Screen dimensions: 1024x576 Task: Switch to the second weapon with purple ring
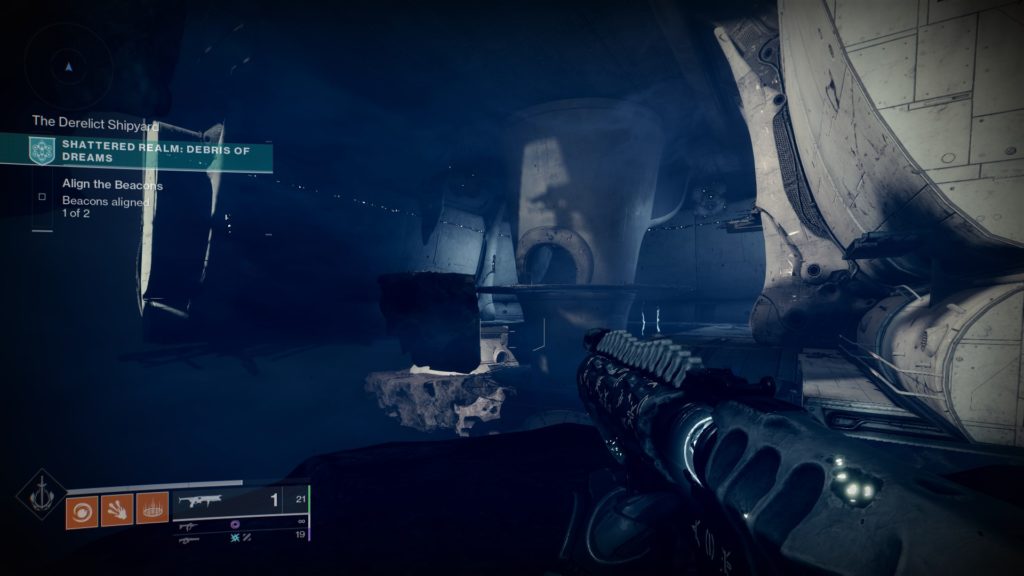[240, 523]
